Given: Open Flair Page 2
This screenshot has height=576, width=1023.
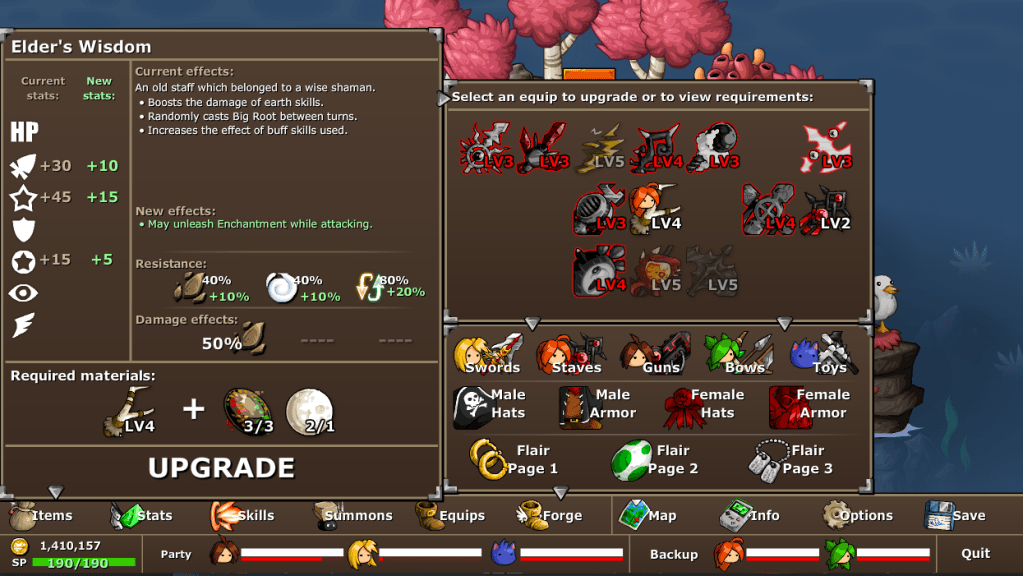Looking at the screenshot, I should (x=656, y=460).
